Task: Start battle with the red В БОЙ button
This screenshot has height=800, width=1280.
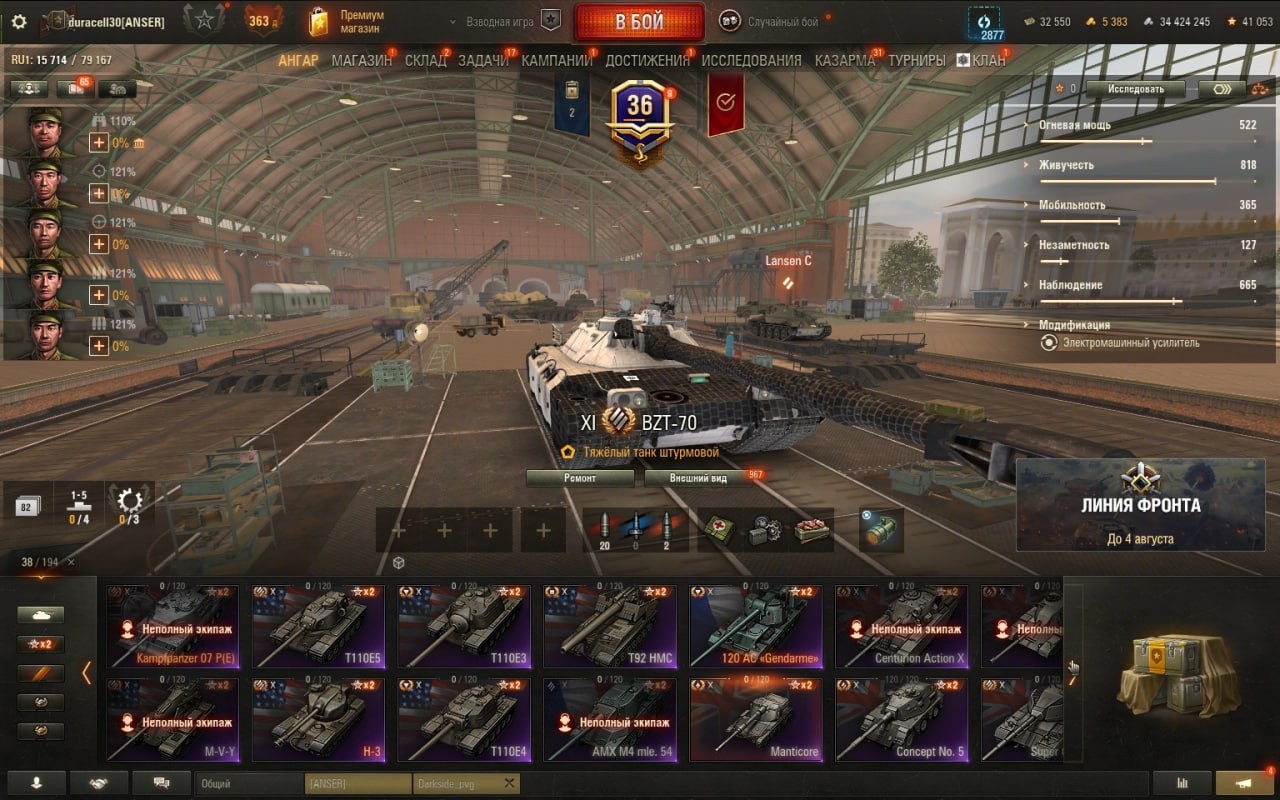Action: pyautogui.click(x=638, y=22)
